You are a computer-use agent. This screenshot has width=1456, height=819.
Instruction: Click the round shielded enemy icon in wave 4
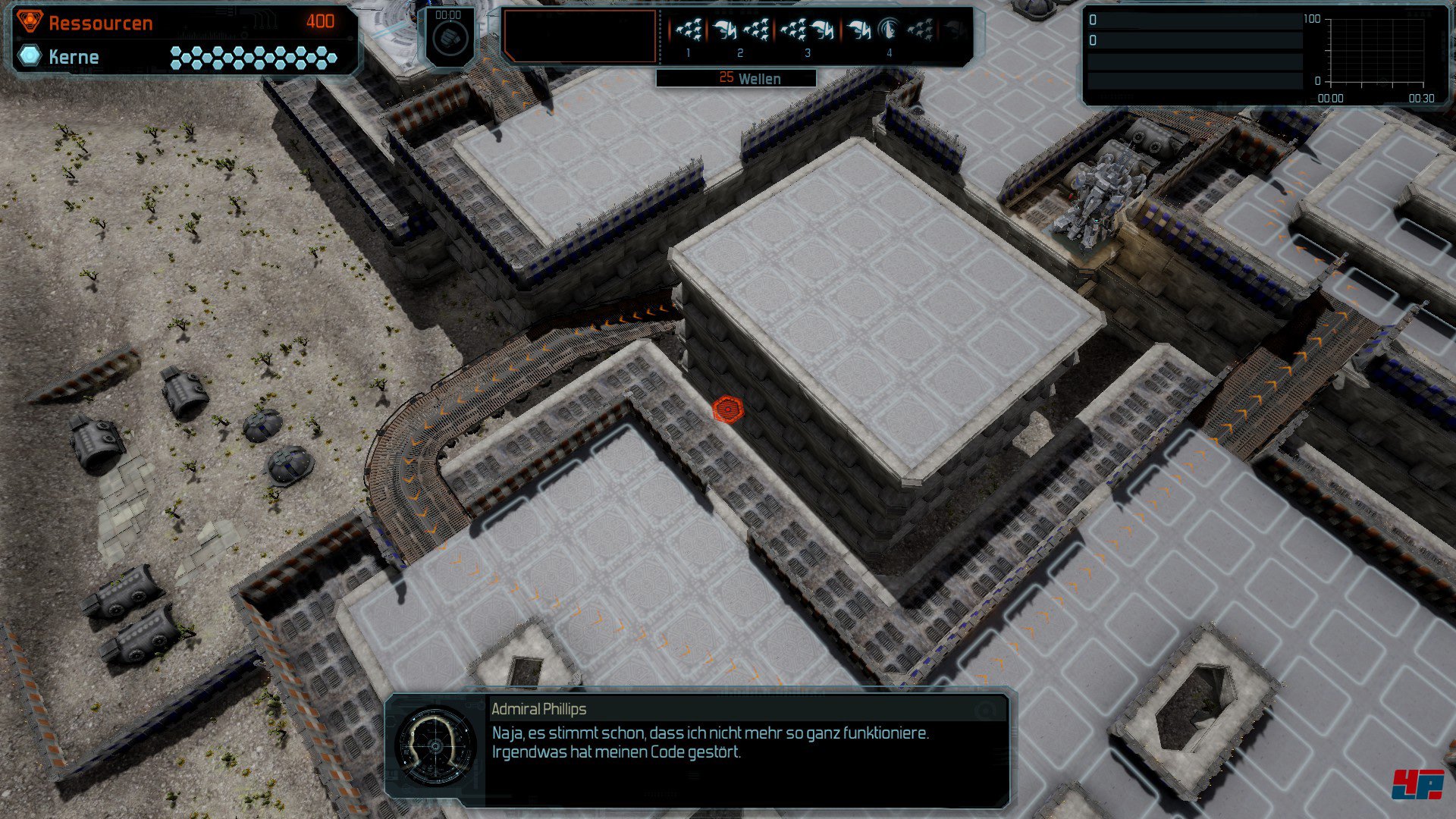pos(888,30)
